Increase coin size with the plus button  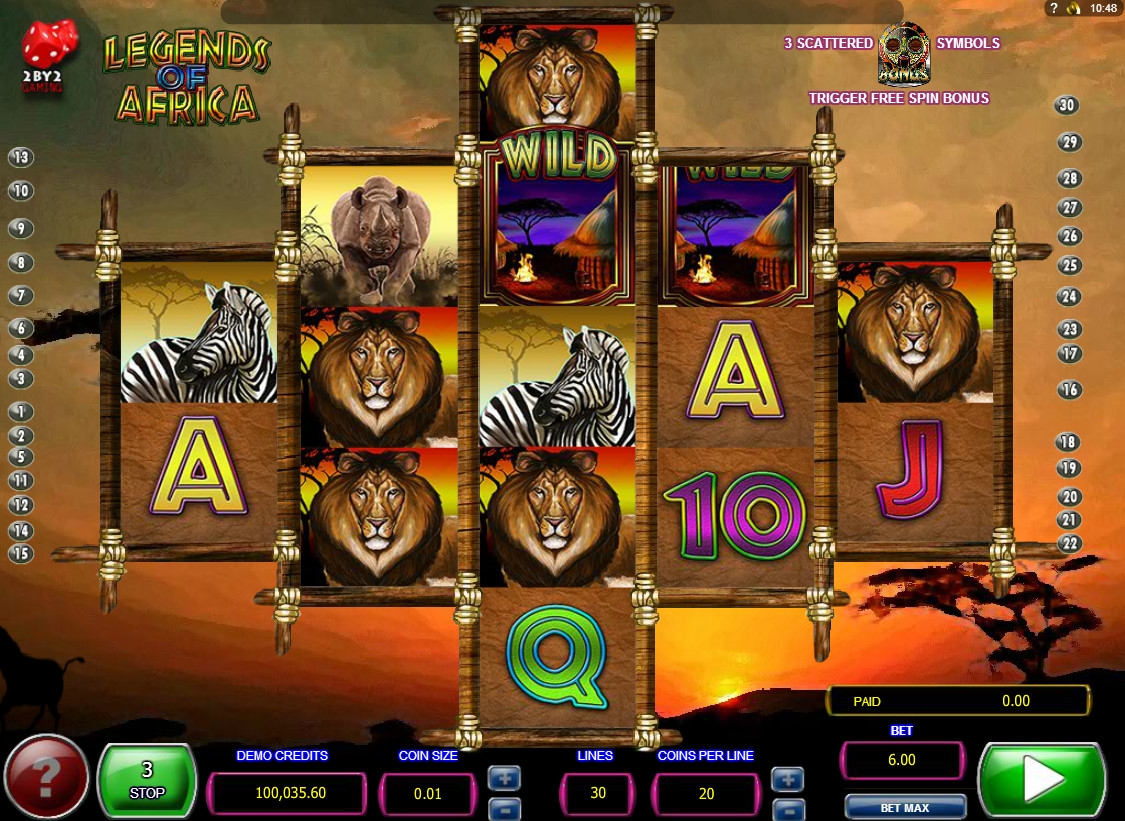tap(504, 777)
